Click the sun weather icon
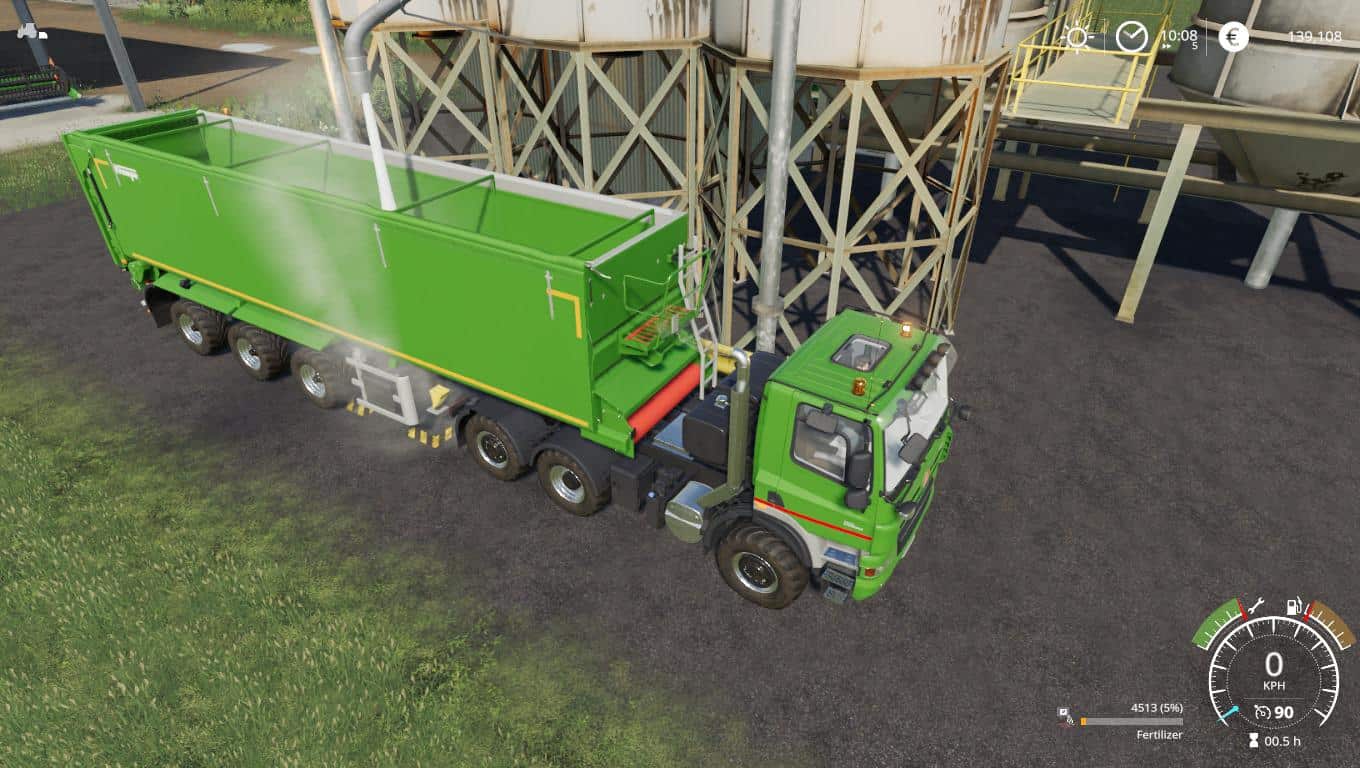 pyautogui.click(x=1077, y=38)
